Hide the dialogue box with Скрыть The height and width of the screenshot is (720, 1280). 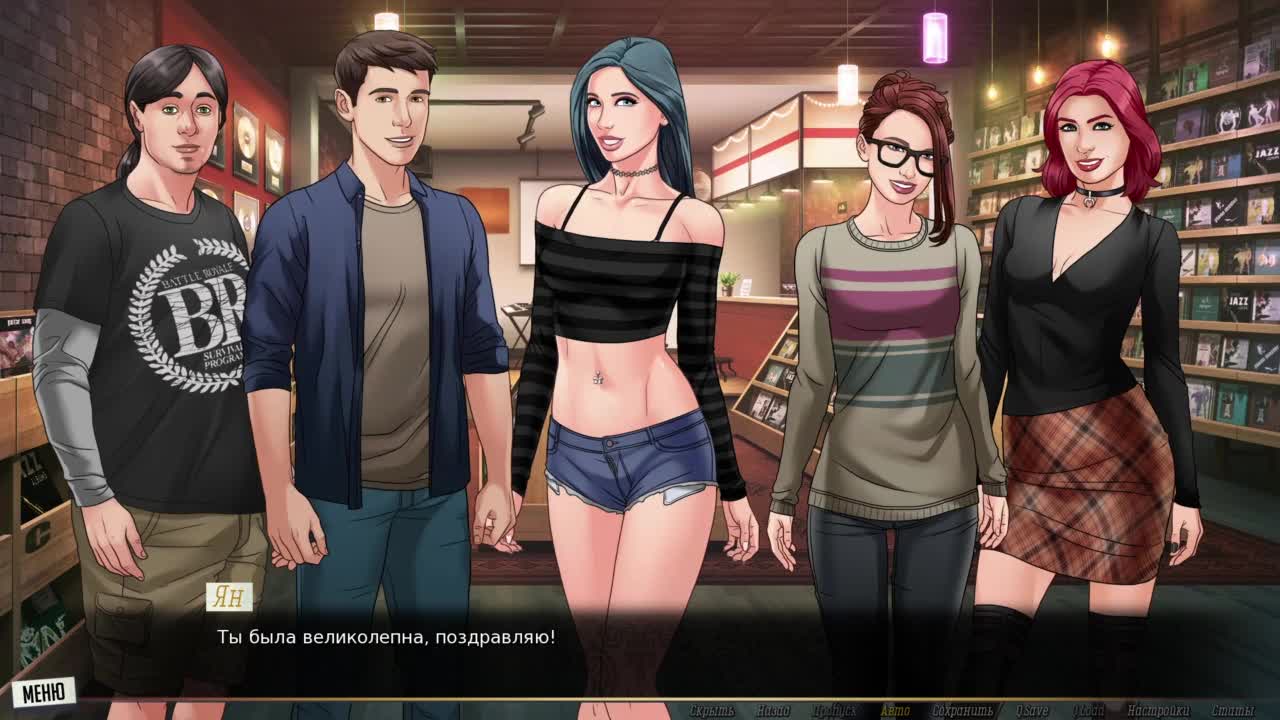[x=712, y=711]
